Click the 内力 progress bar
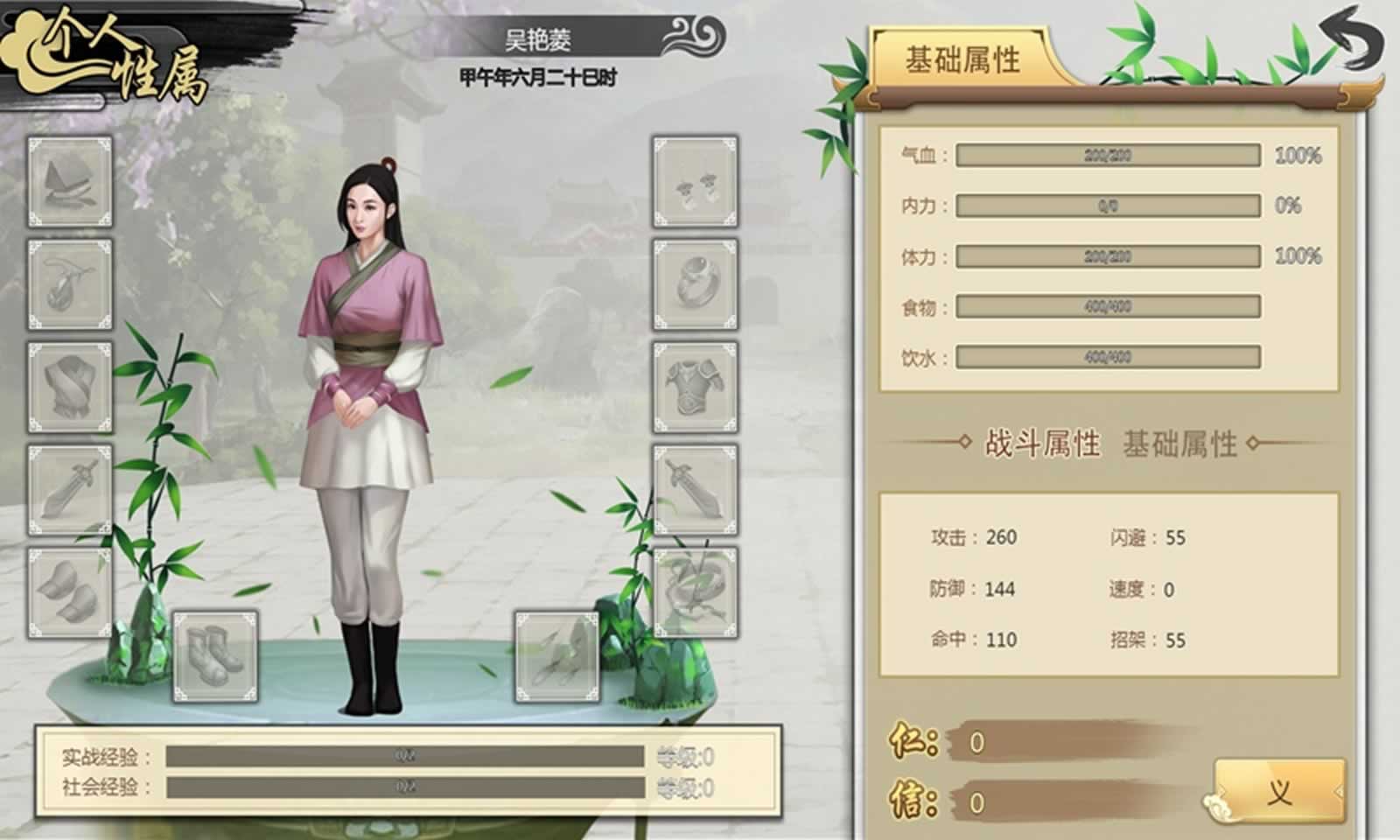This screenshot has width=1400, height=840. pyautogui.click(x=1107, y=208)
